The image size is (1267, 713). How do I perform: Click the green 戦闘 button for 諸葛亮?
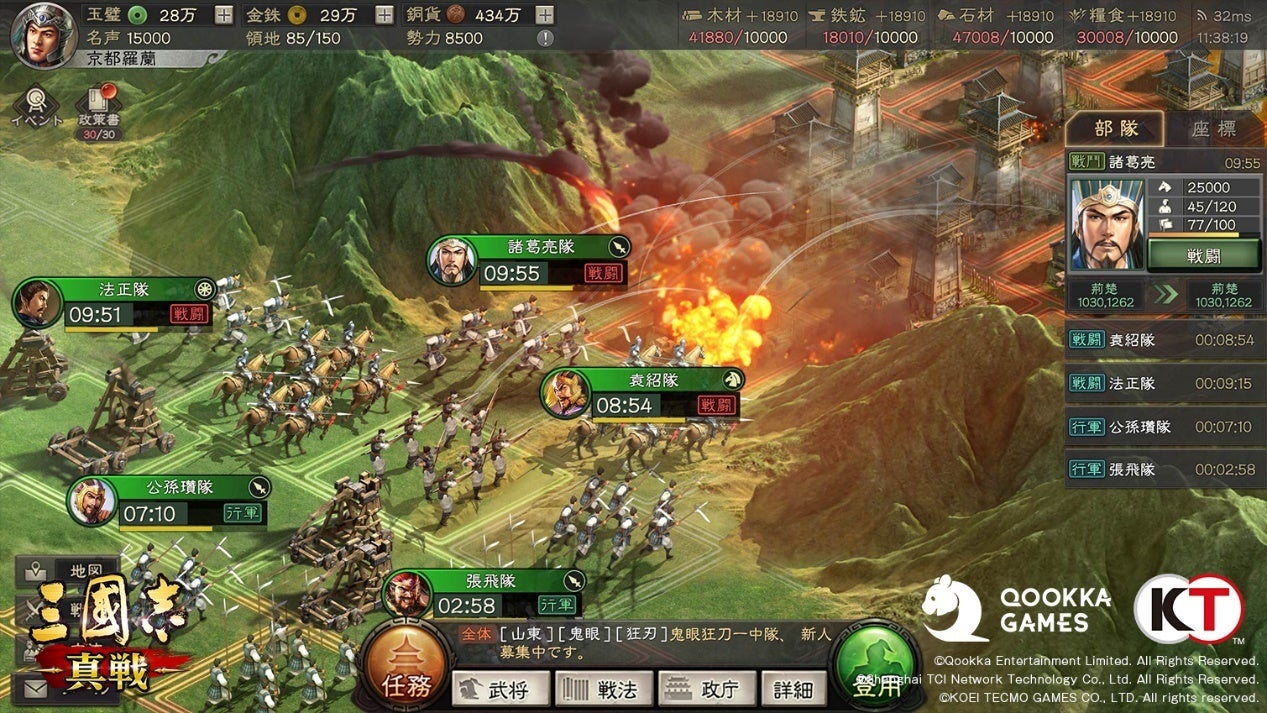[1203, 256]
